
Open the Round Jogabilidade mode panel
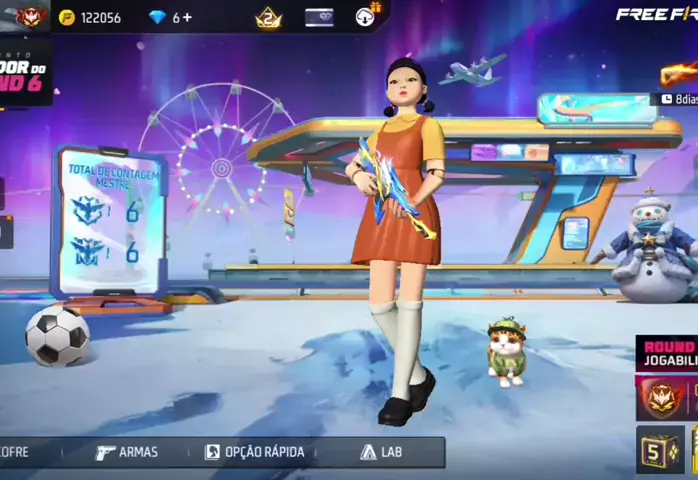coord(668,353)
